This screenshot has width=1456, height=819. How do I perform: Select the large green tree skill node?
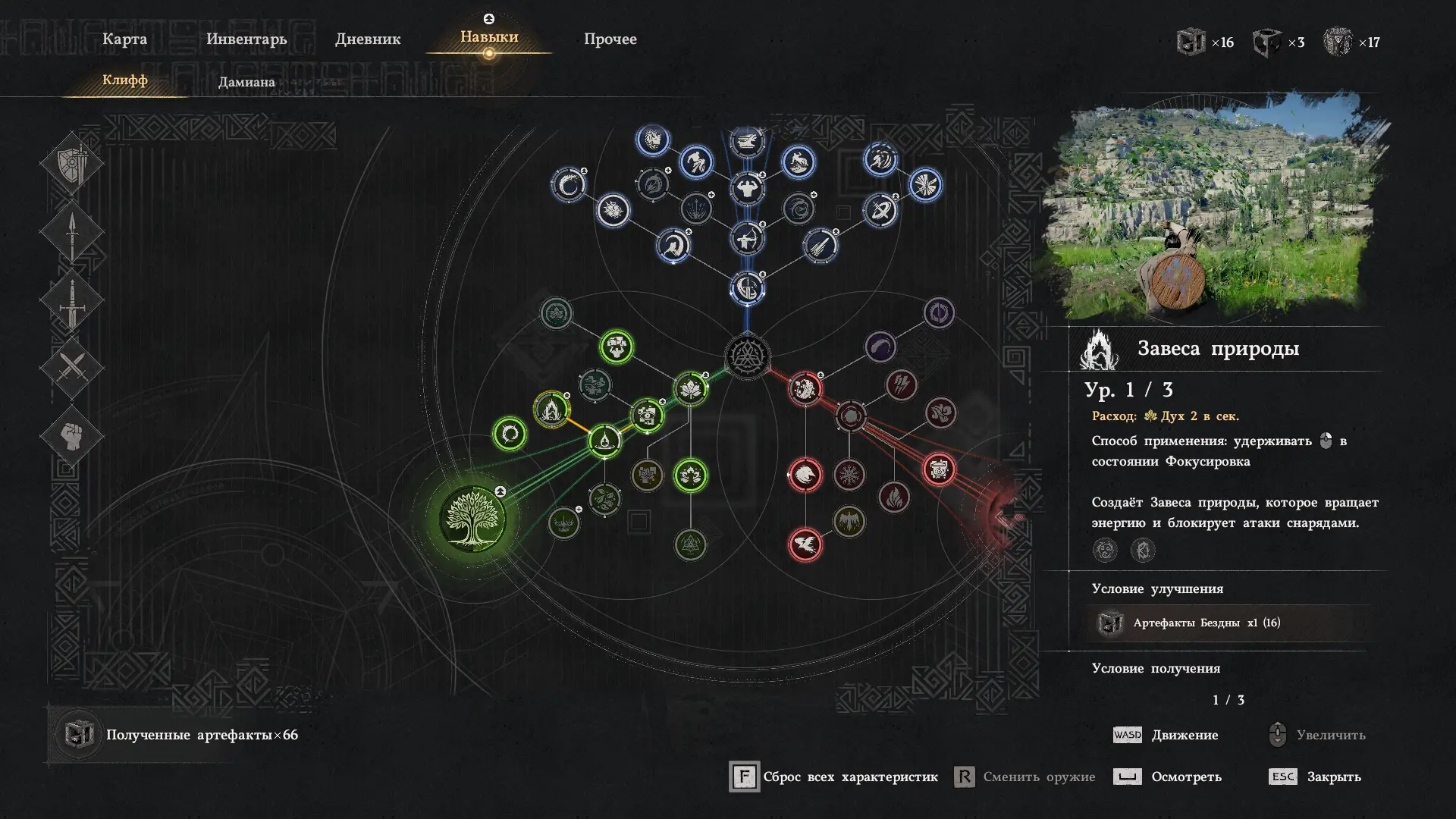click(x=472, y=519)
